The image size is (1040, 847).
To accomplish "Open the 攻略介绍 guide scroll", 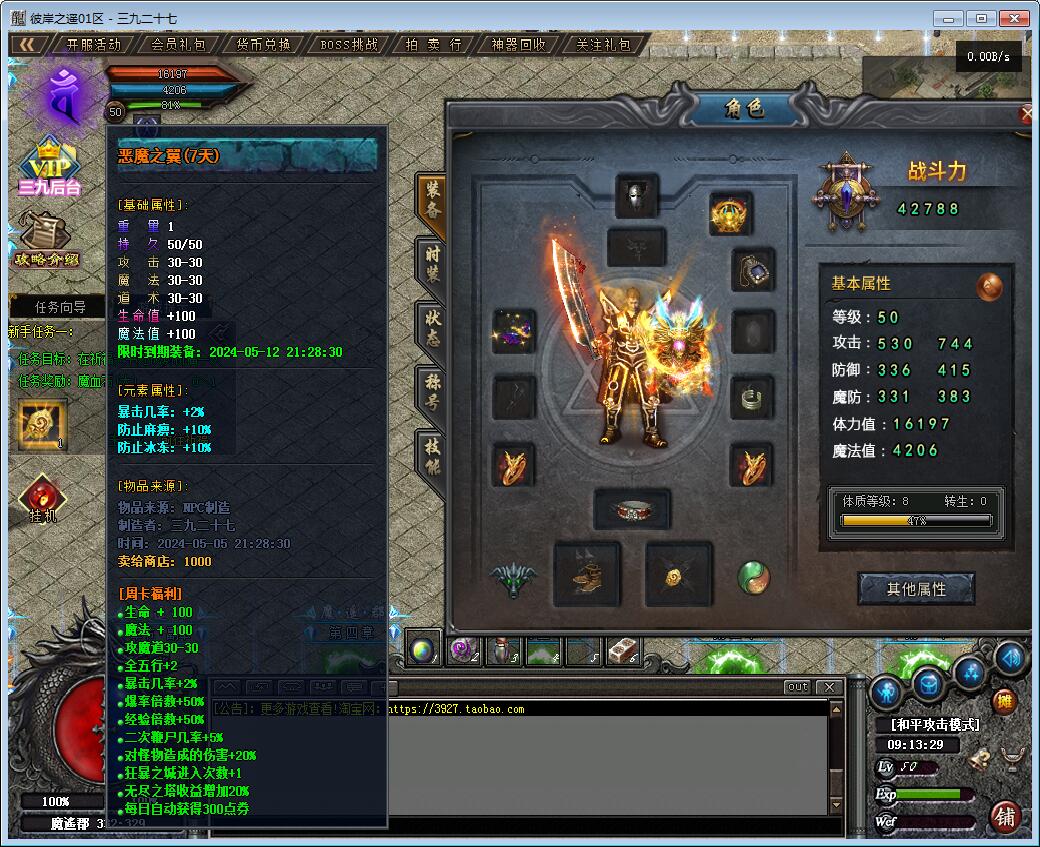I will tap(43, 240).
